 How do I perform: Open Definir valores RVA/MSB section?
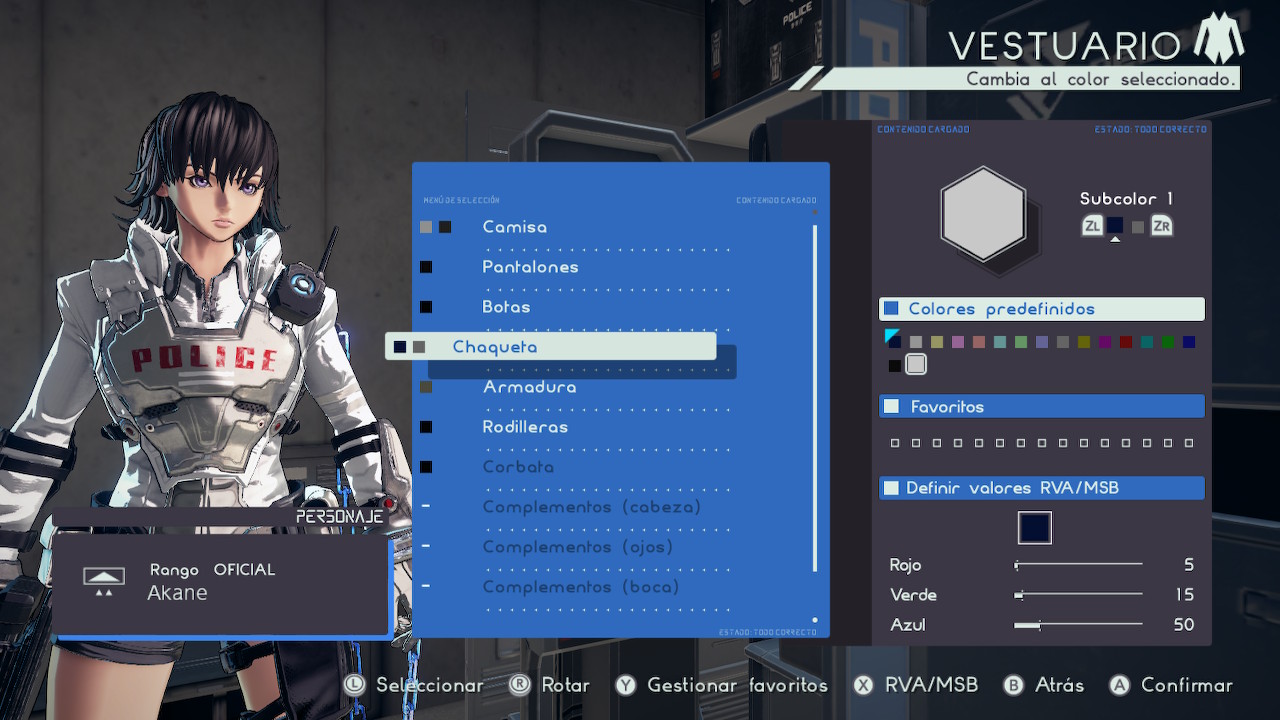(x=1041, y=488)
